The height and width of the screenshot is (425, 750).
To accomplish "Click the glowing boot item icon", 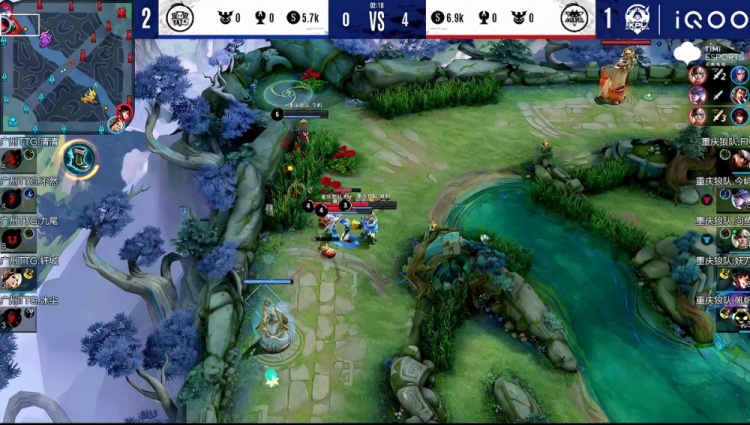I will 79,158.
